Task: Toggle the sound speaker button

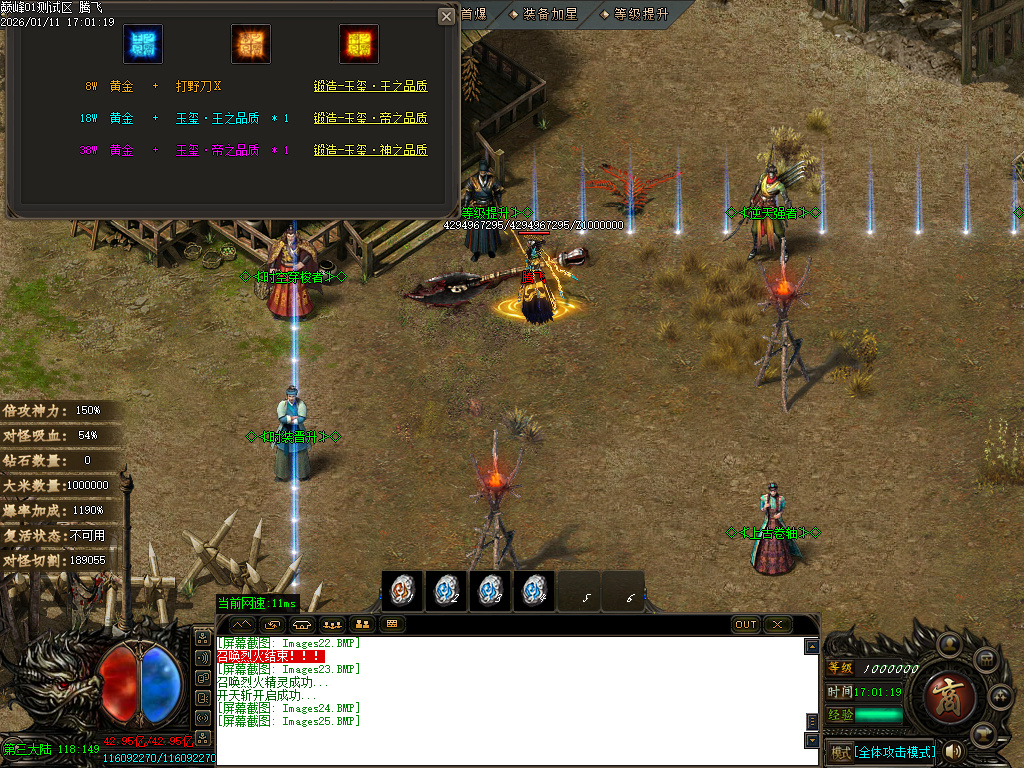Action: click(x=953, y=751)
